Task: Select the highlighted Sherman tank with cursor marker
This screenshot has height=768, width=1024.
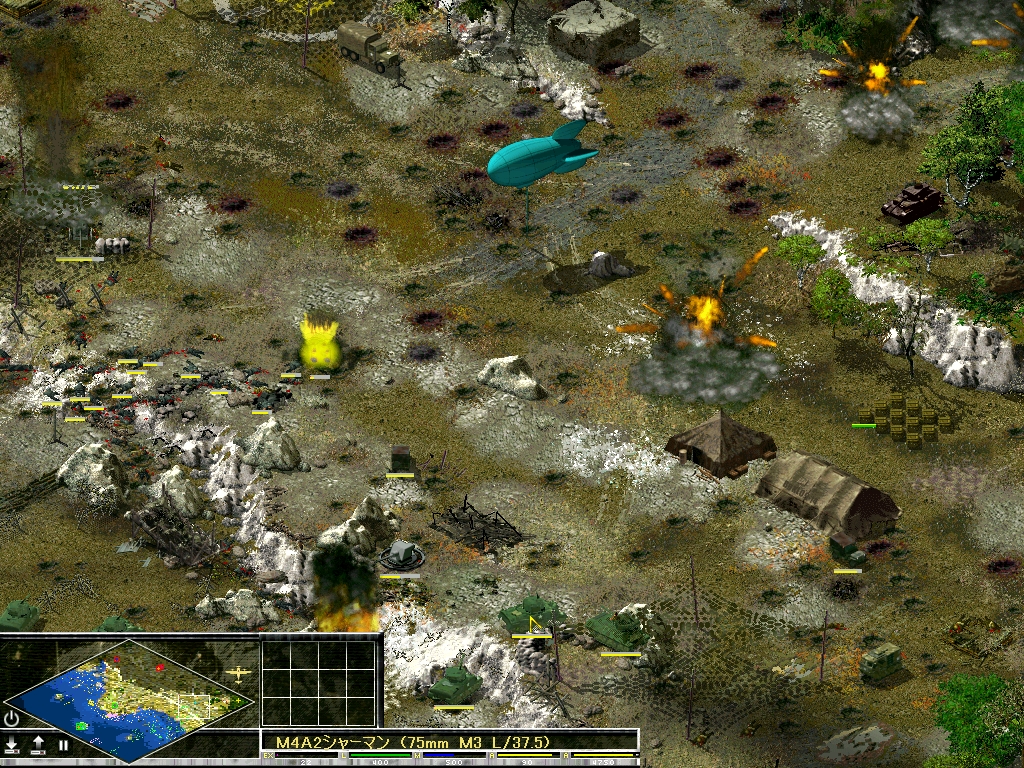Action: [x=530, y=613]
